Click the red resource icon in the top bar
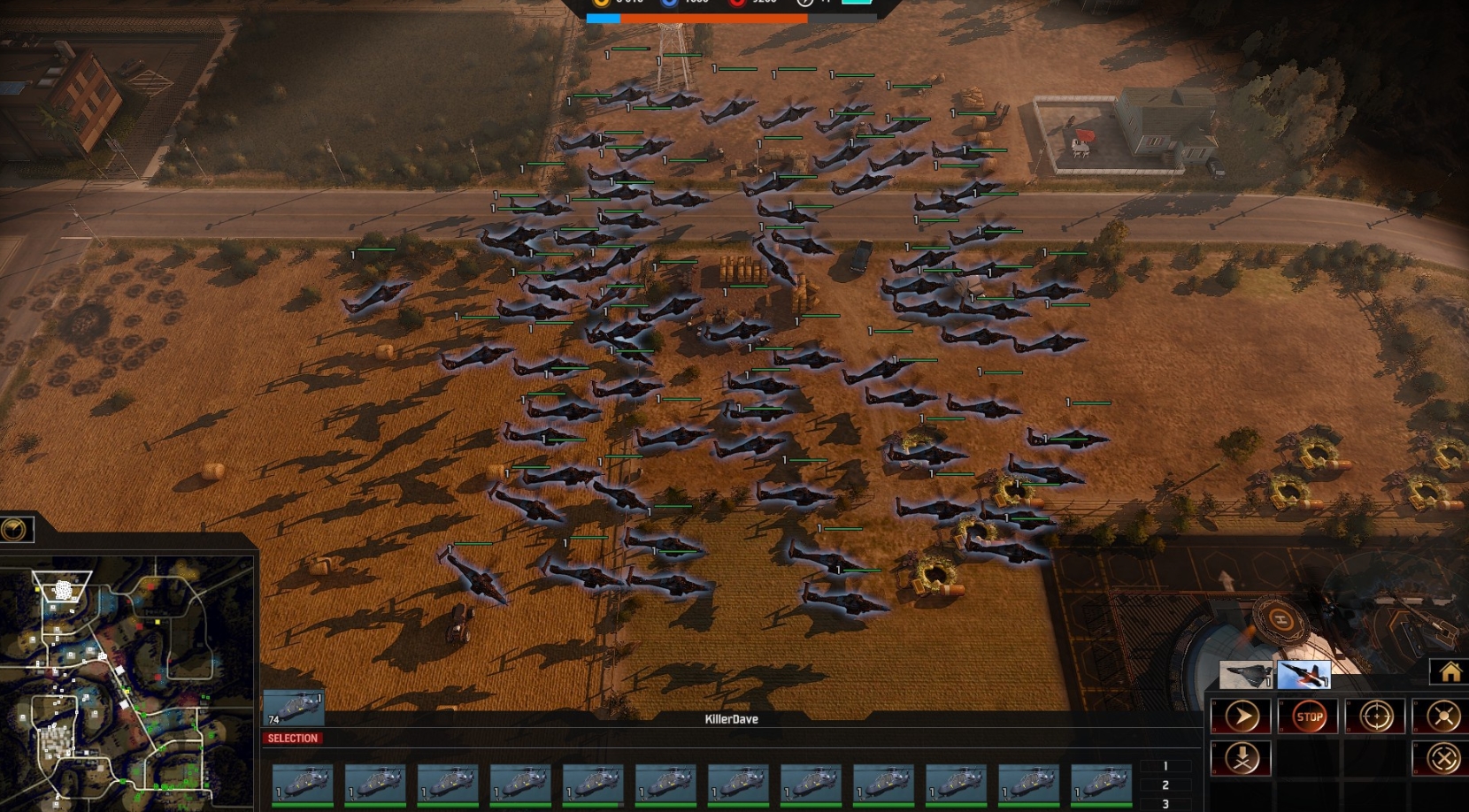Image resolution: width=1469 pixels, height=812 pixels. (x=738, y=4)
